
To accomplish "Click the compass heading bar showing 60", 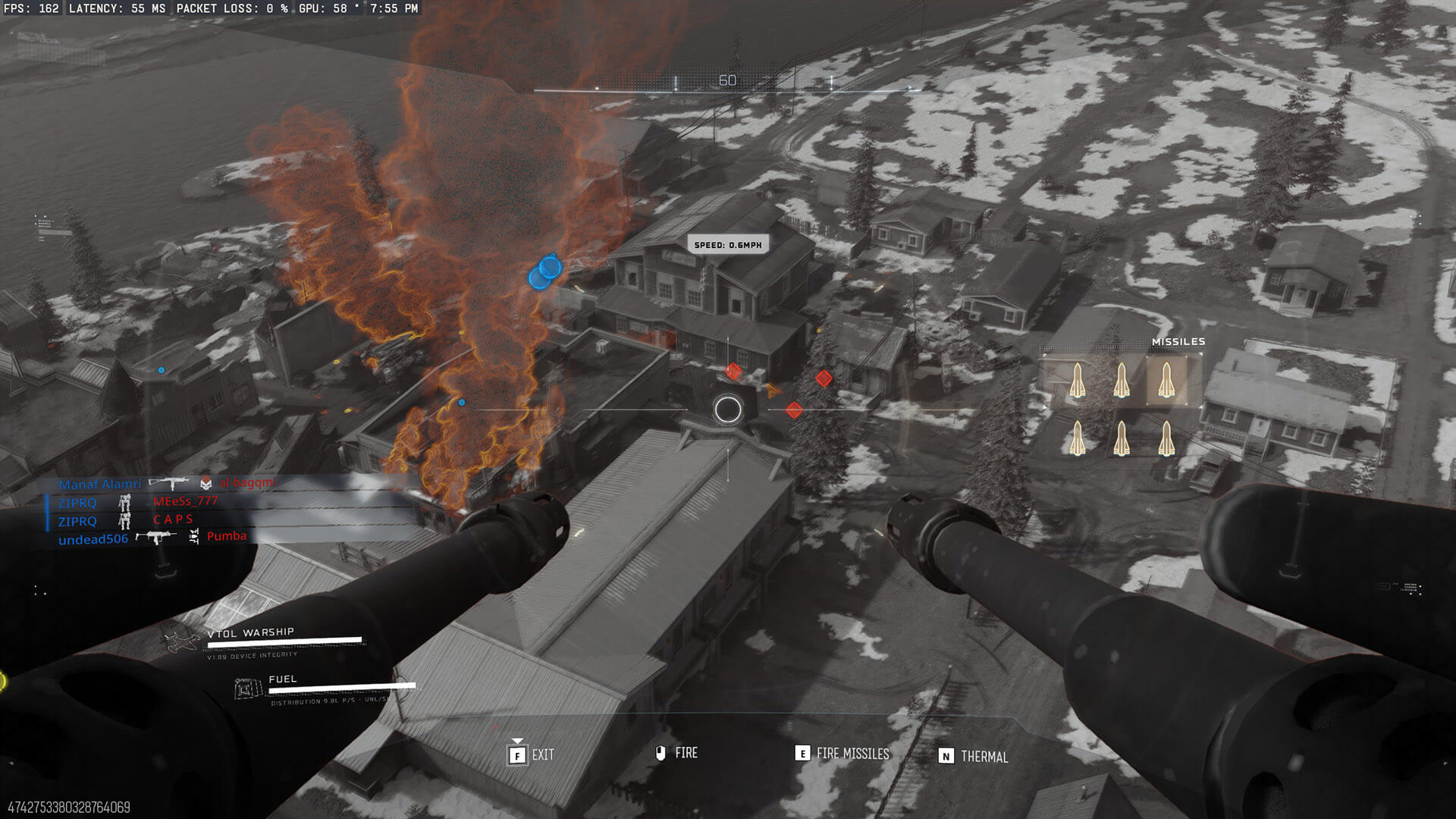I will [x=726, y=83].
